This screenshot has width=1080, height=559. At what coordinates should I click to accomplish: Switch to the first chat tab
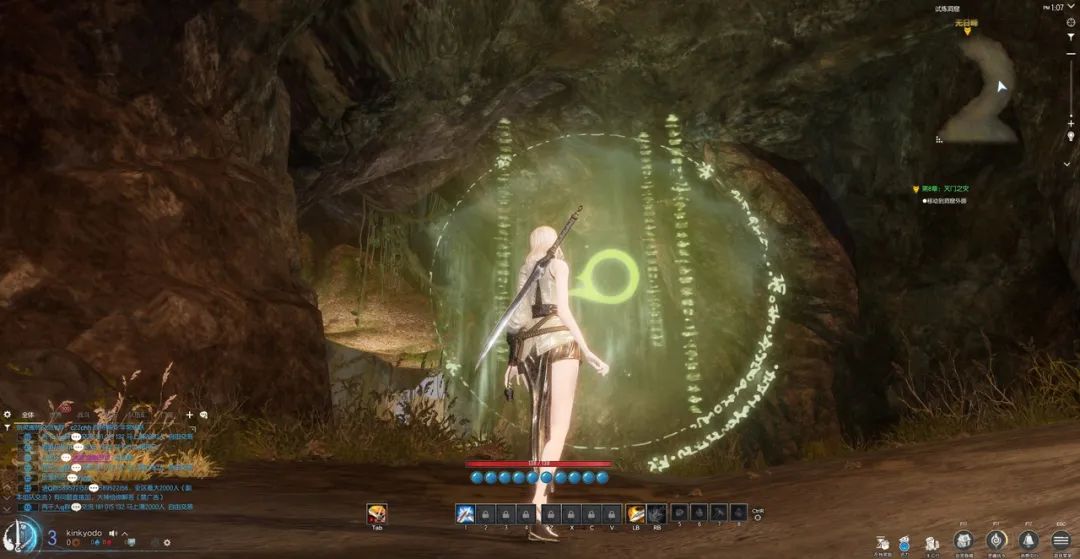[x=28, y=414]
